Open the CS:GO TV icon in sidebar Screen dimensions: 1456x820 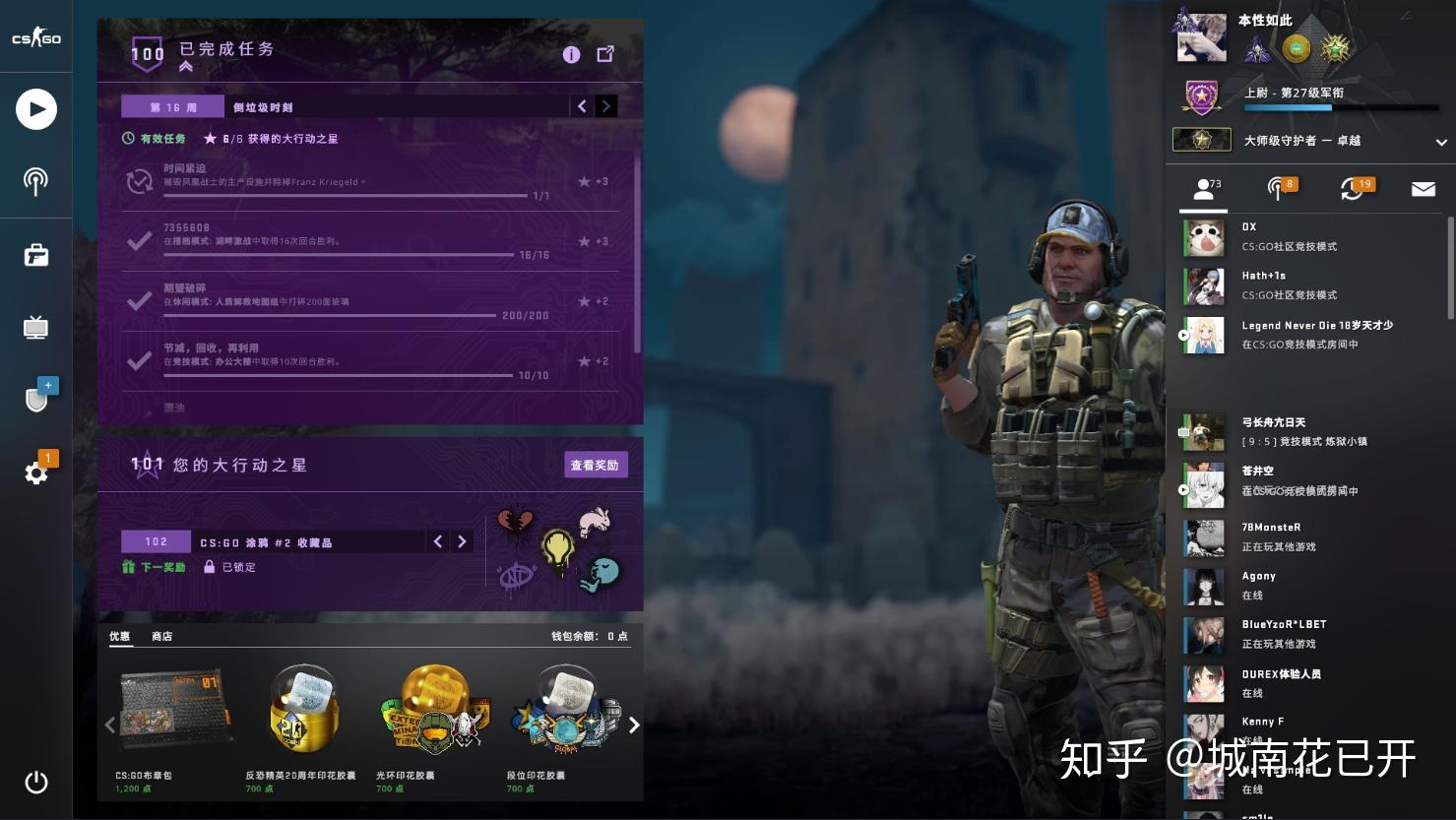click(x=35, y=327)
